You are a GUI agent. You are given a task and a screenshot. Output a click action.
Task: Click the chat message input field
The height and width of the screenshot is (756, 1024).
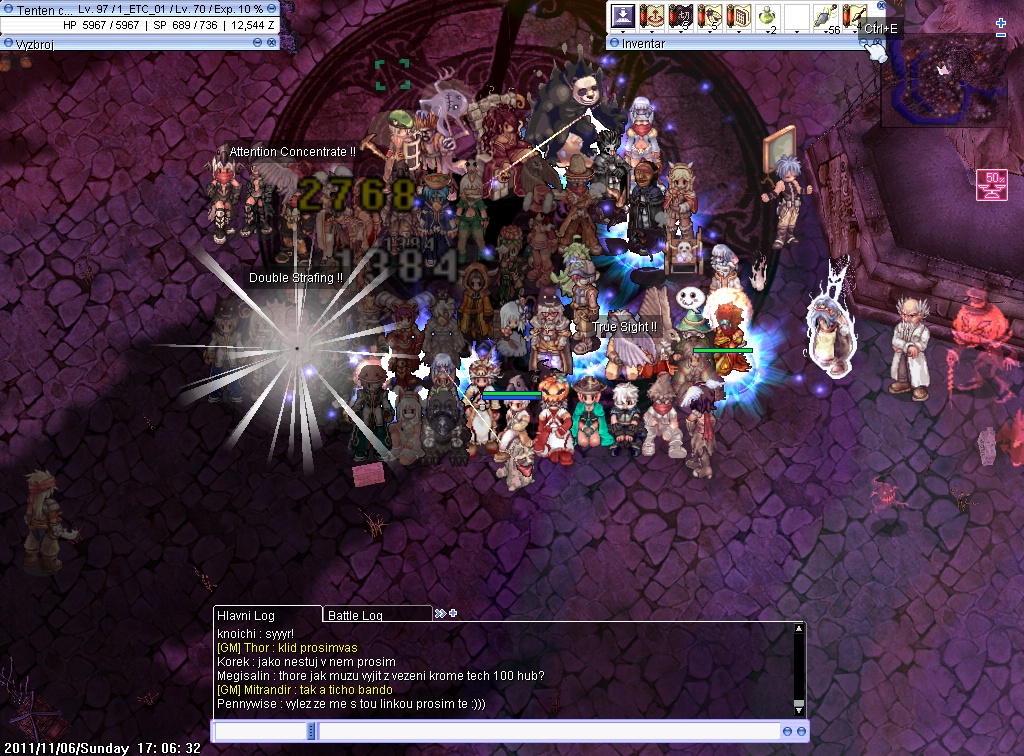click(549, 732)
